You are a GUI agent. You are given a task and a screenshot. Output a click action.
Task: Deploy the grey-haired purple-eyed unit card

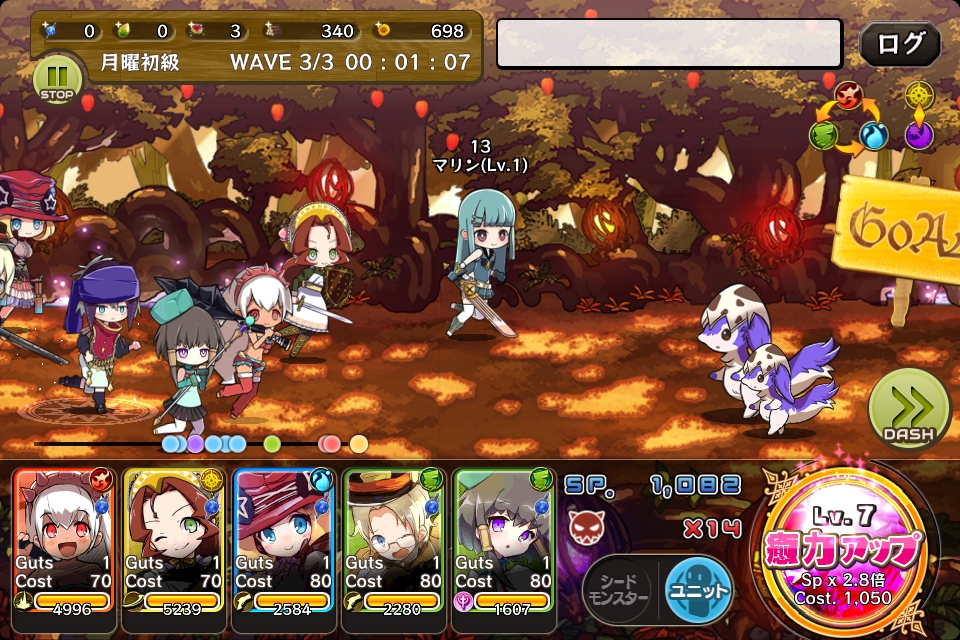pos(505,538)
